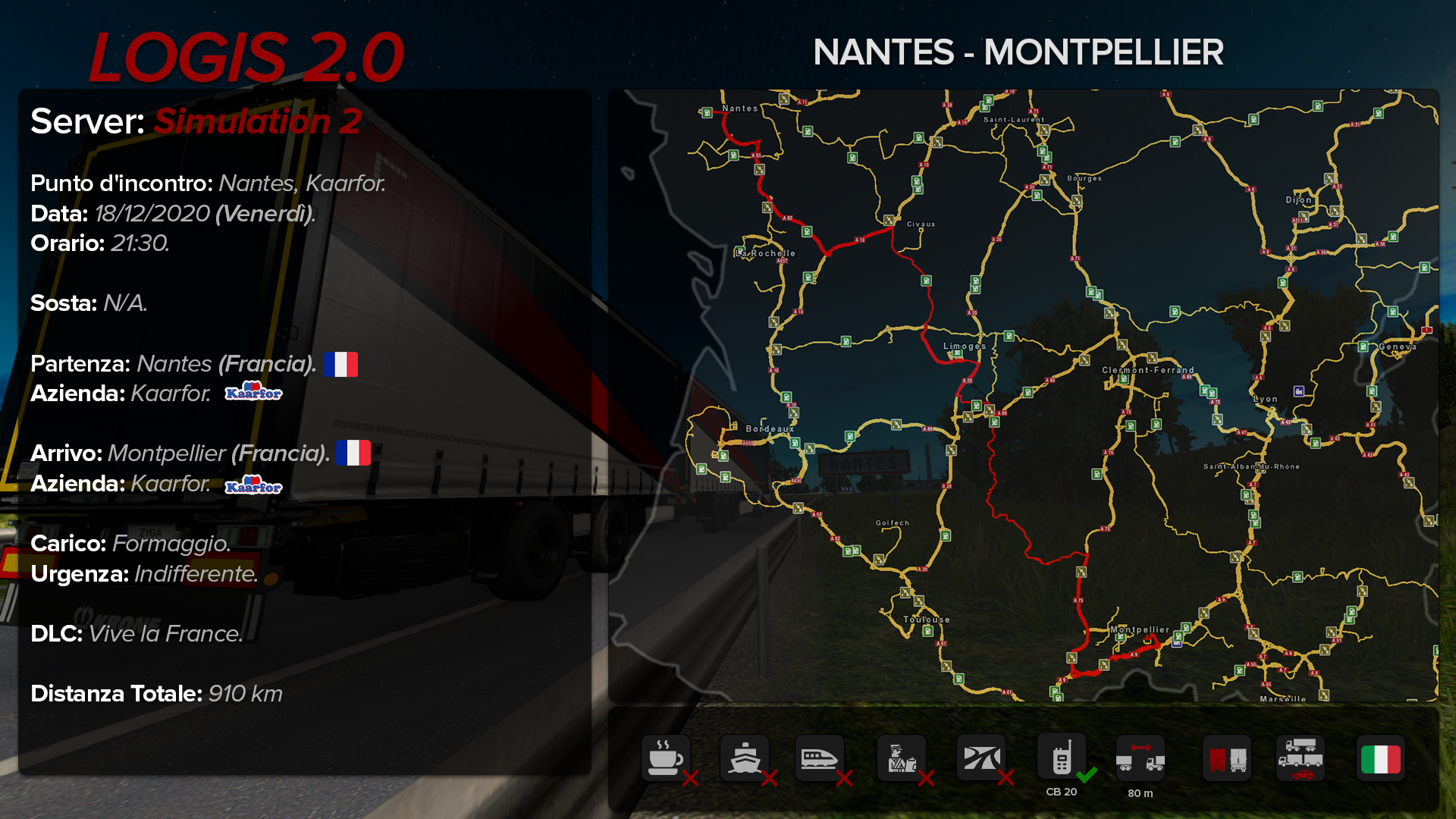This screenshot has width=1456, height=819.
Task: Open the trucks and red car icon
Action: point(1301,758)
